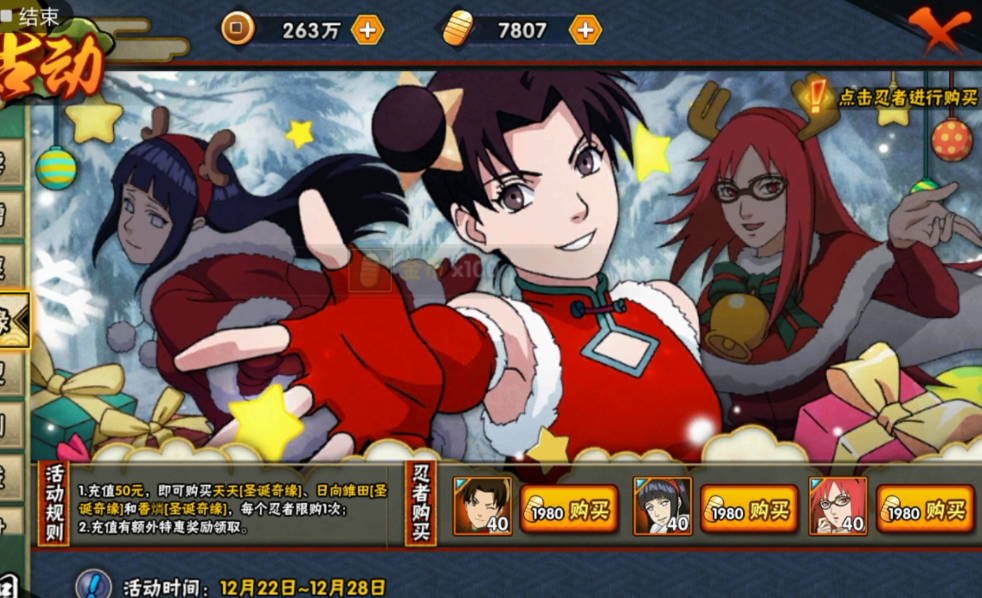The height and width of the screenshot is (598, 982).
Task: Select the Tenten ninja portrait
Action: (x=483, y=506)
